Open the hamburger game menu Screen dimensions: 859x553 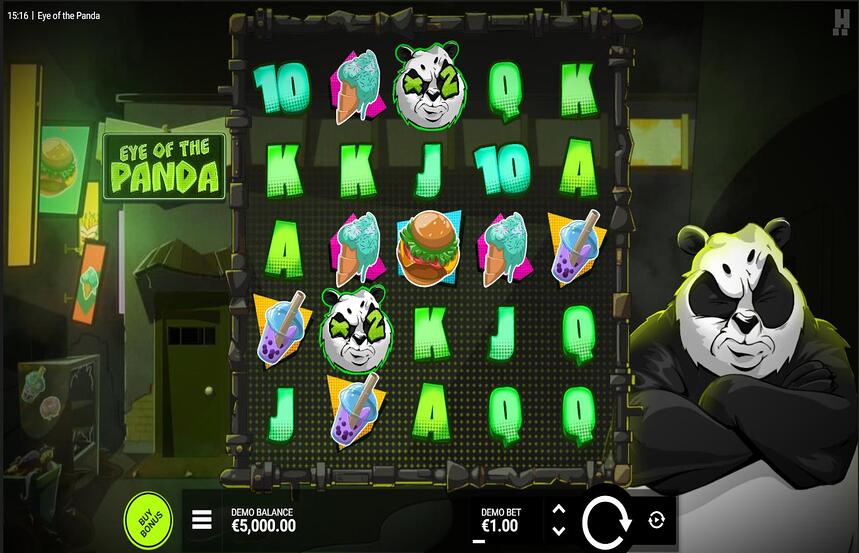click(202, 520)
